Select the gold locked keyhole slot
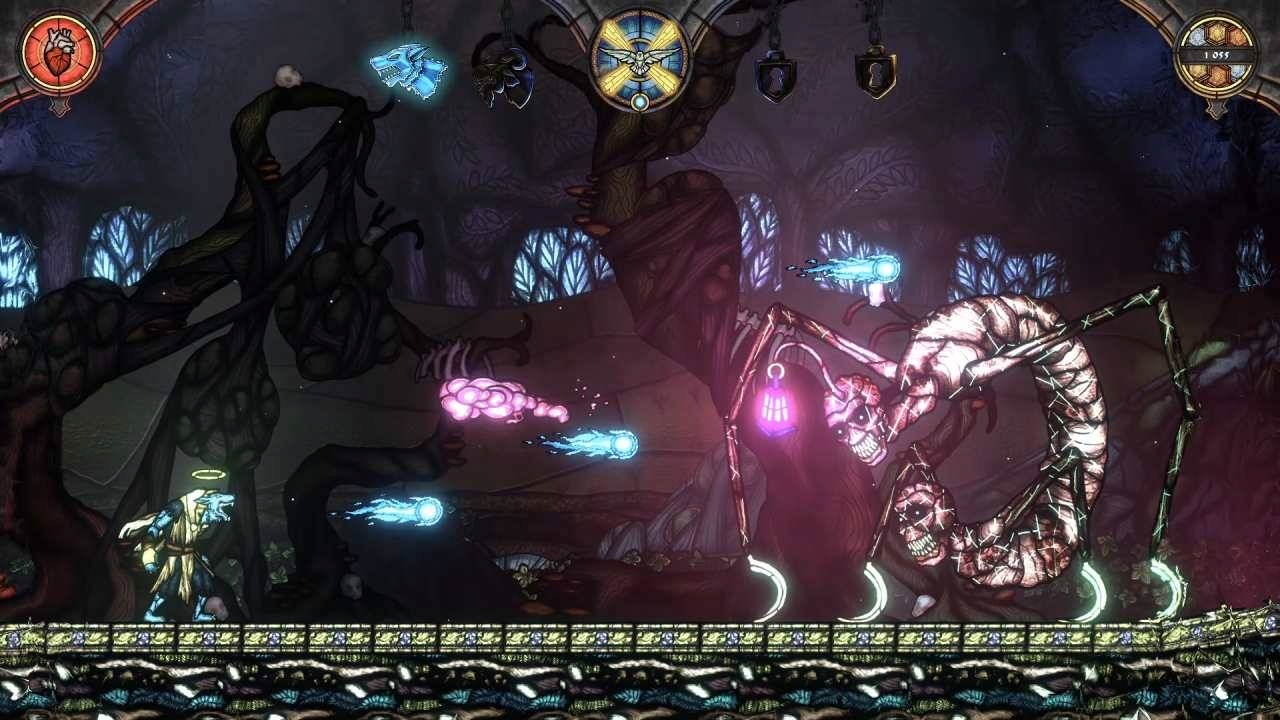The width and height of the screenshot is (1280, 720). 875,72
